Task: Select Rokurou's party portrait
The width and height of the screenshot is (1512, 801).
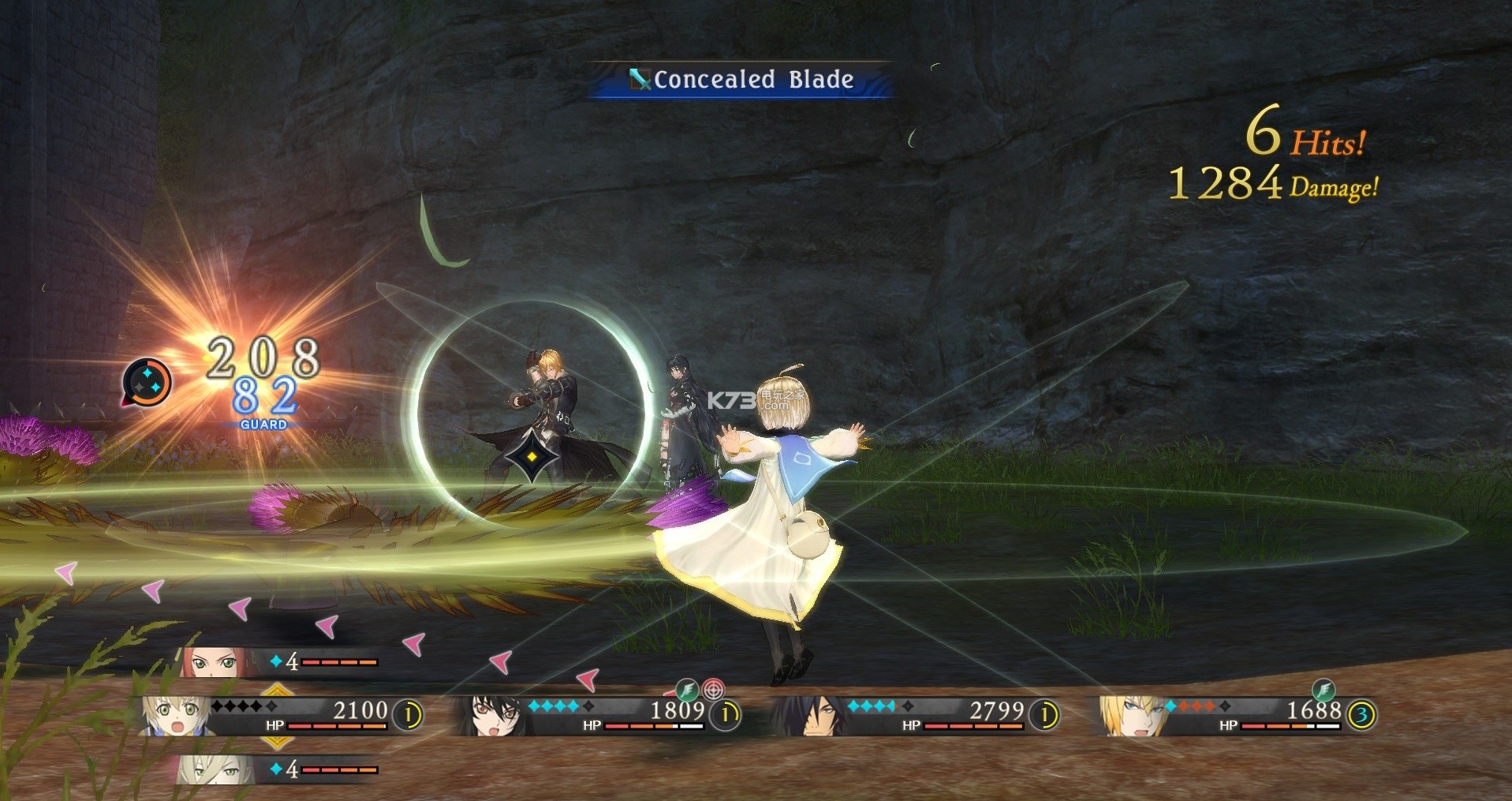Action: point(805,717)
